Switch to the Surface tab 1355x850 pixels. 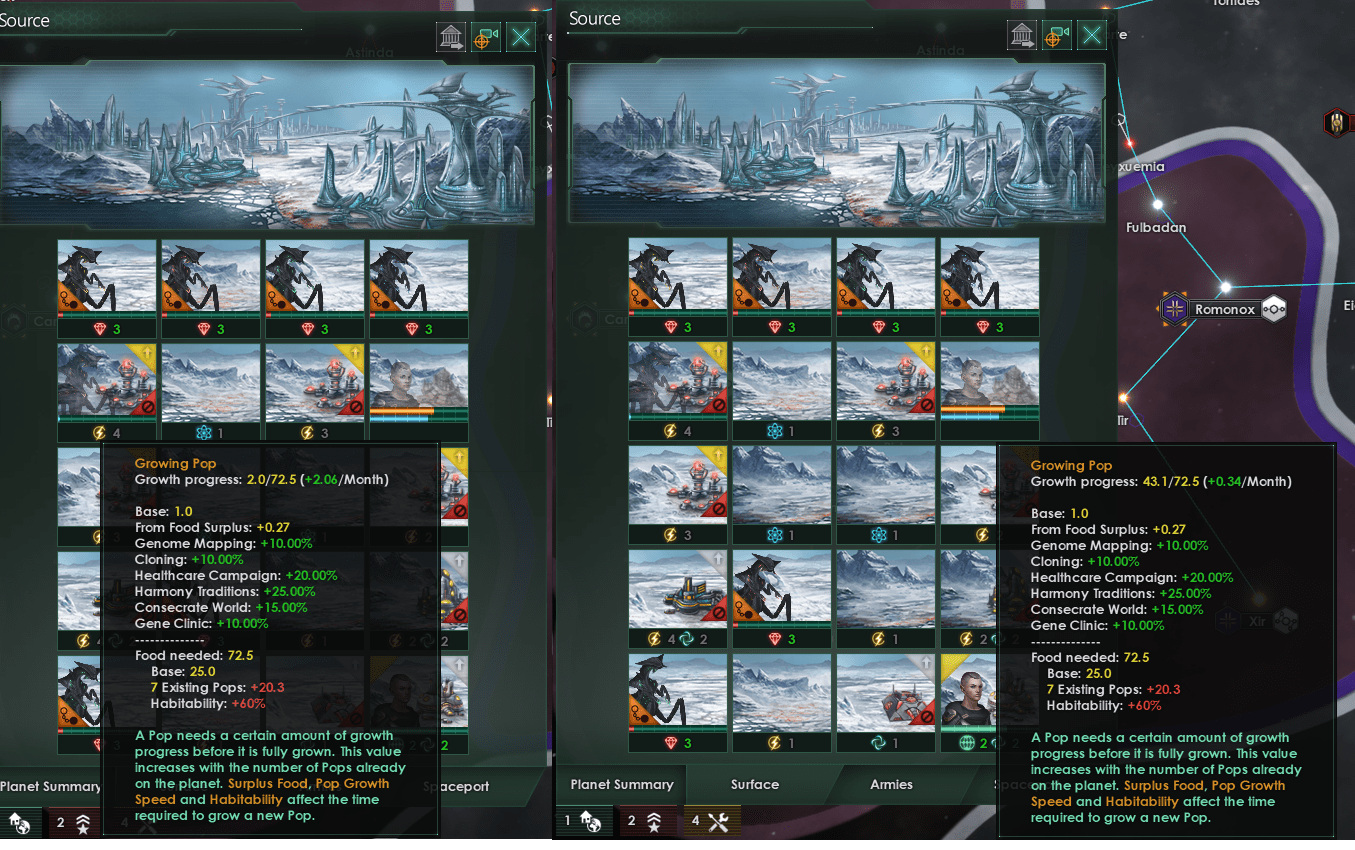tap(754, 785)
